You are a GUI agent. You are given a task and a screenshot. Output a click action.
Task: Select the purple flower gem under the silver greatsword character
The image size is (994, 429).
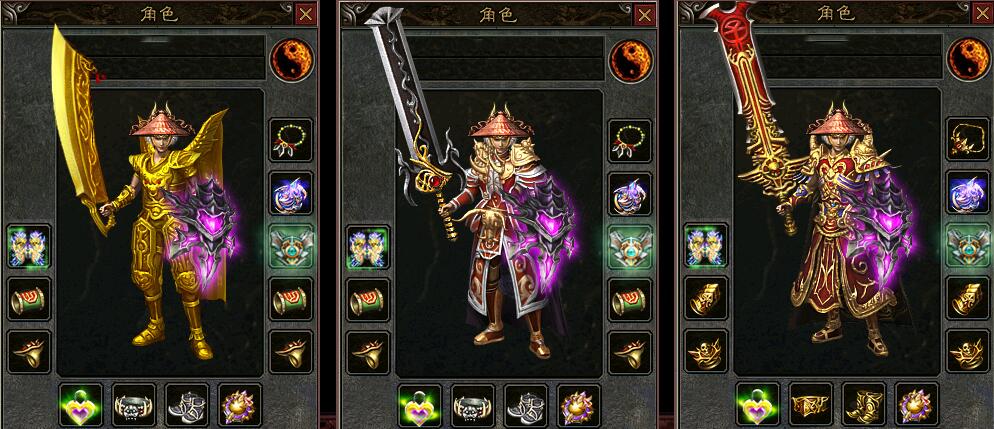click(579, 404)
